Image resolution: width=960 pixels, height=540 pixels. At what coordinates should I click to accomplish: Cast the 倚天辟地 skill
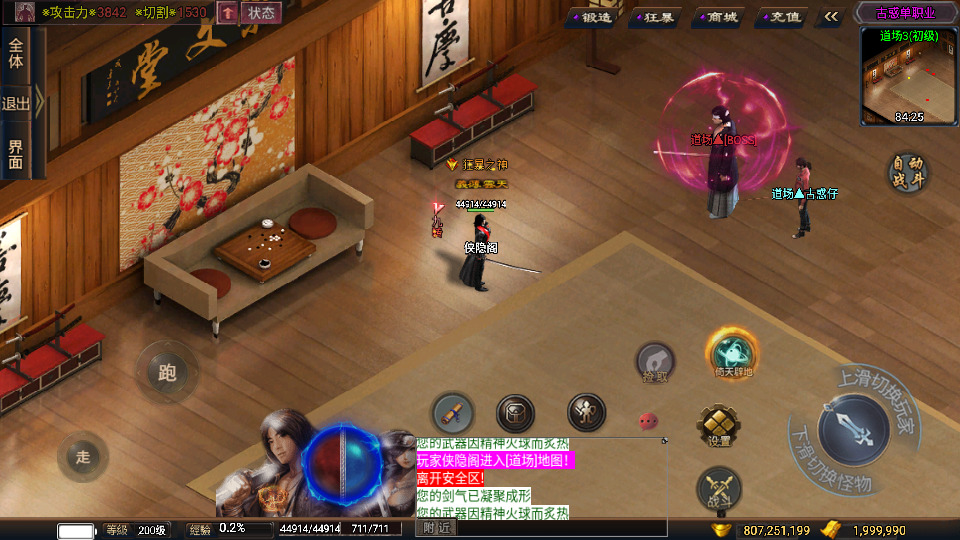[x=733, y=355]
